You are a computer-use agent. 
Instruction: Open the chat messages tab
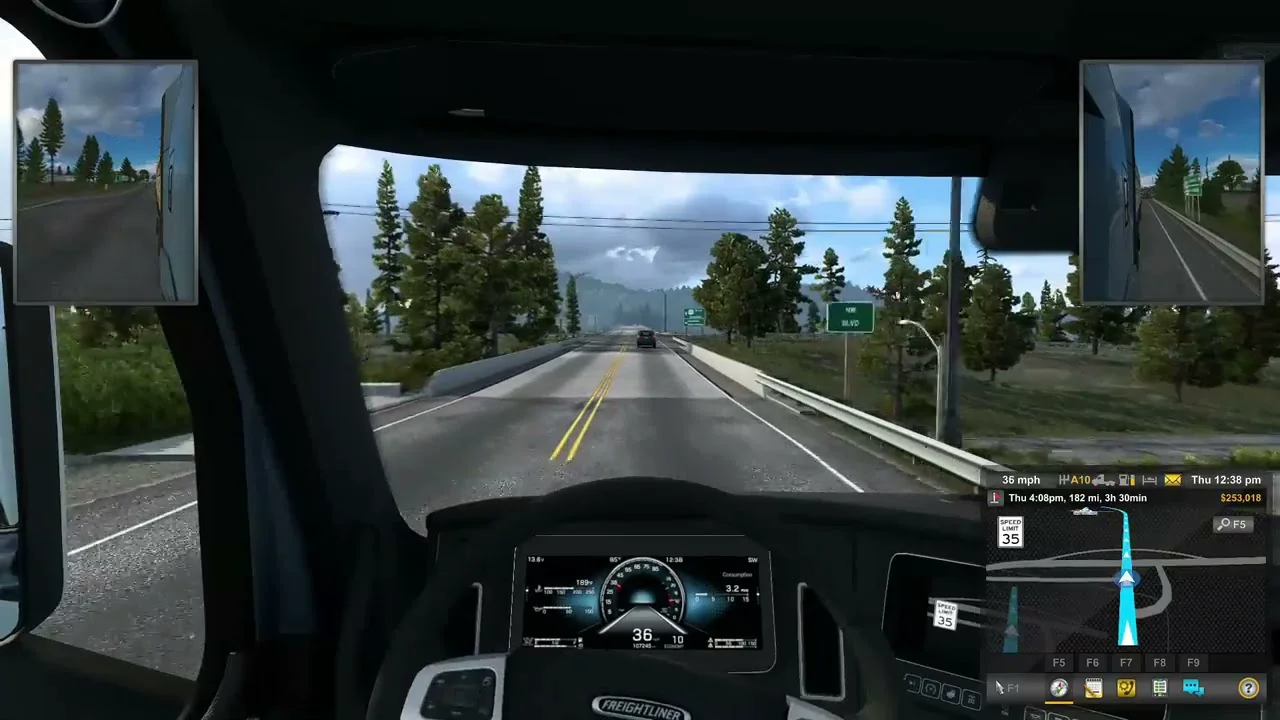(x=1193, y=688)
